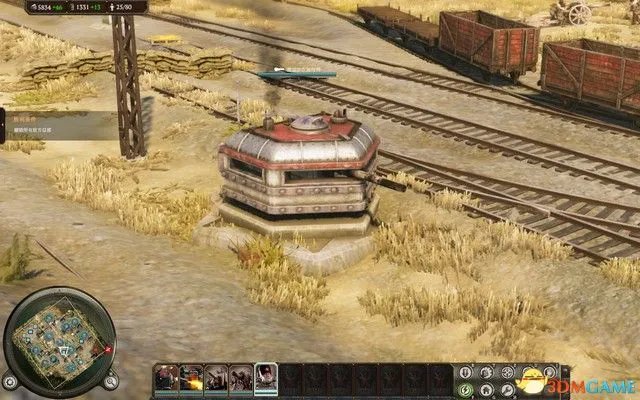Select the first unit portrait in the bottom bar
Viewport: 640px width, 400px height.
164,377
